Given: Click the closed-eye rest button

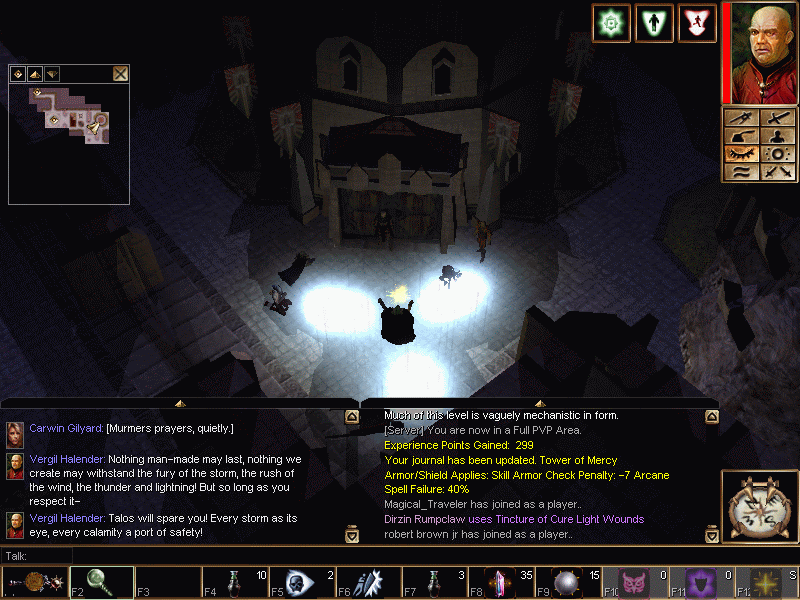Looking at the screenshot, I should point(741,154).
